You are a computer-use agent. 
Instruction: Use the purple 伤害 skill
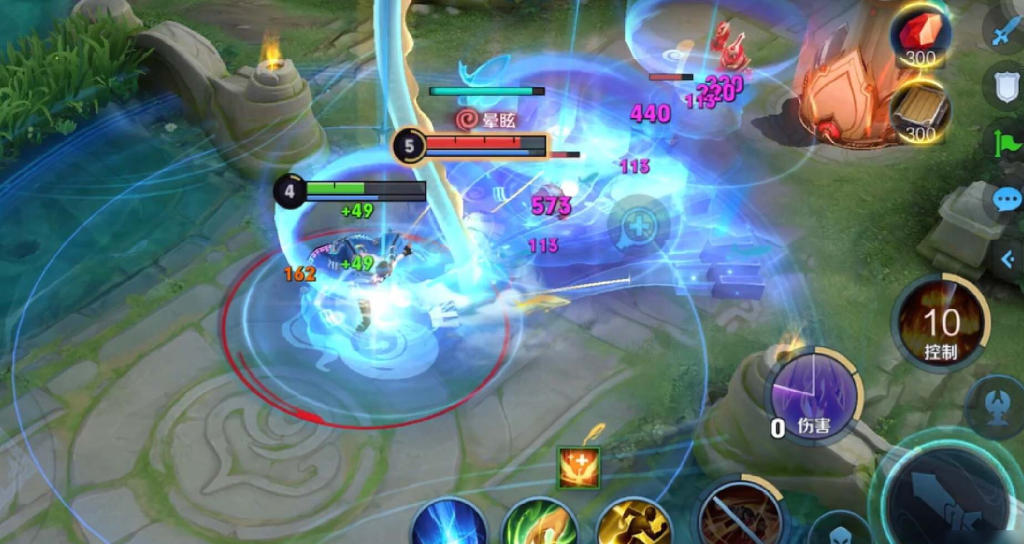click(812, 395)
